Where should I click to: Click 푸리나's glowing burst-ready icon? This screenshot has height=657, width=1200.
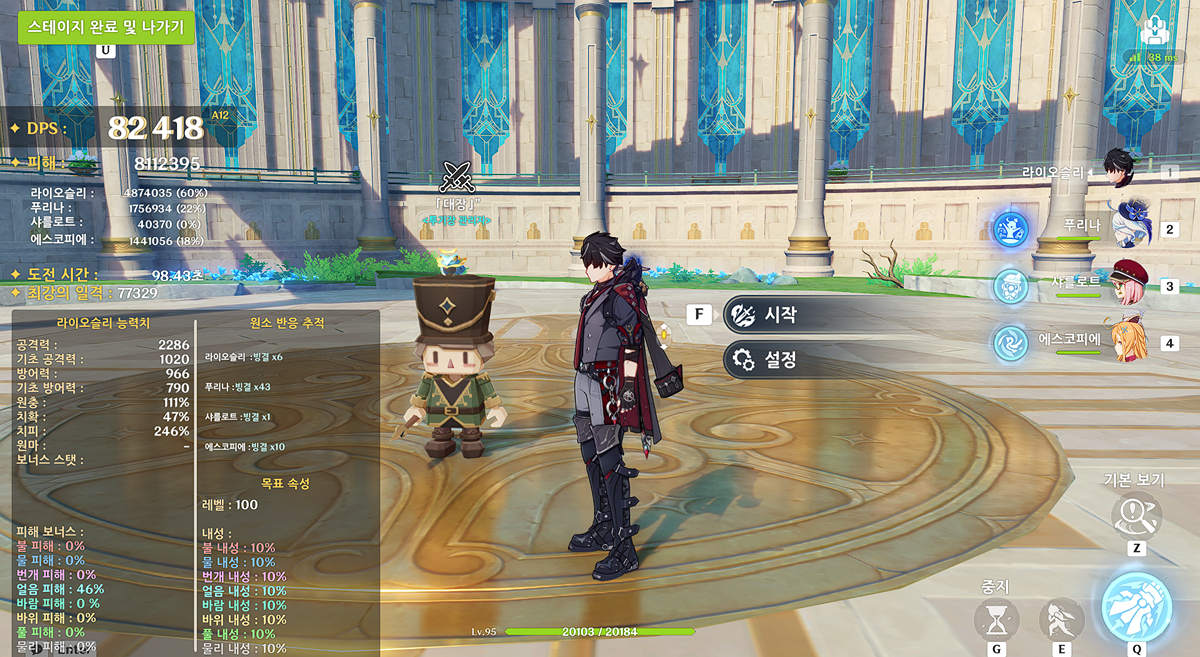click(x=1012, y=229)
